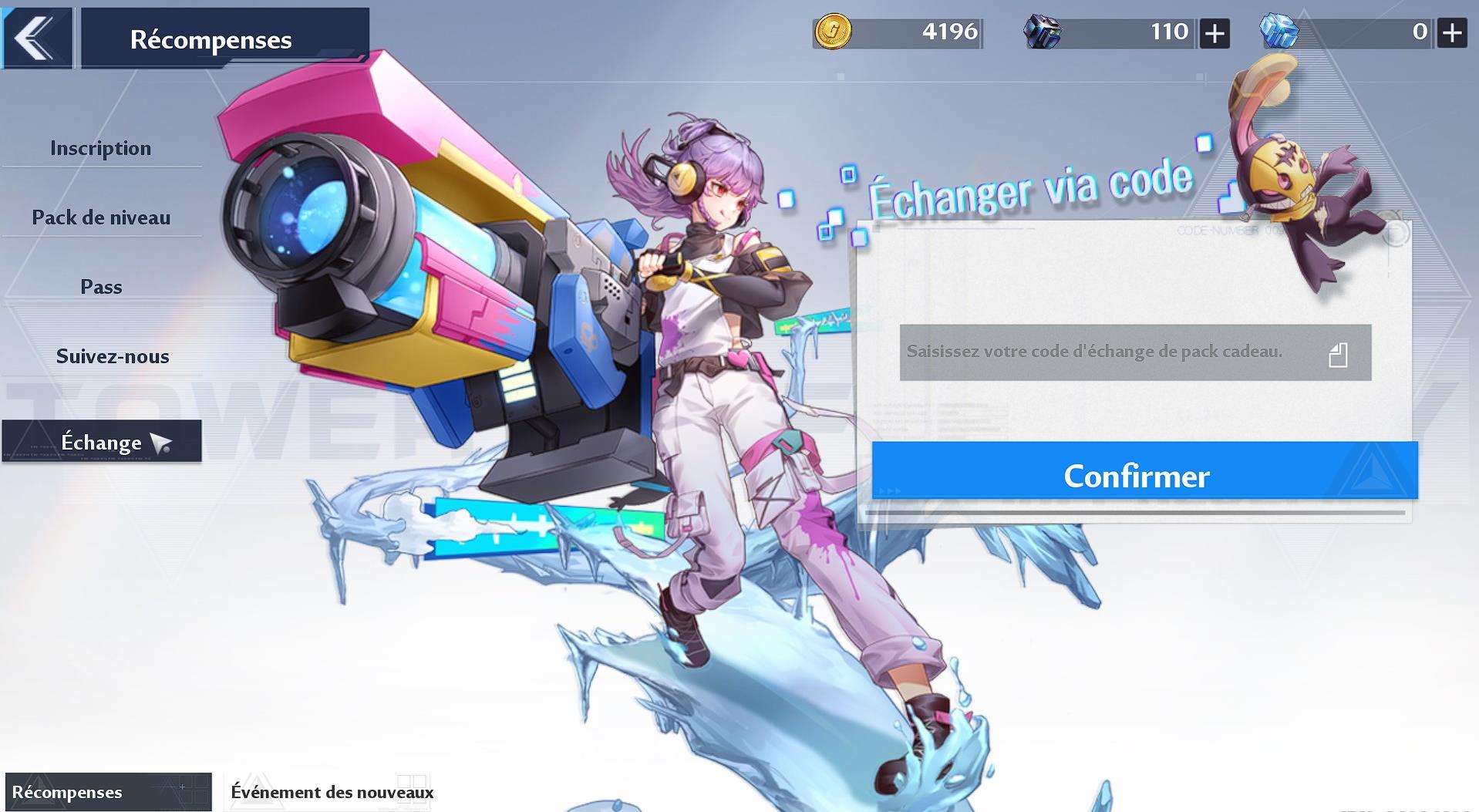The height and width of the screenshot is (812, 1479).
Task: Open the Pass section
Action: 101,286
